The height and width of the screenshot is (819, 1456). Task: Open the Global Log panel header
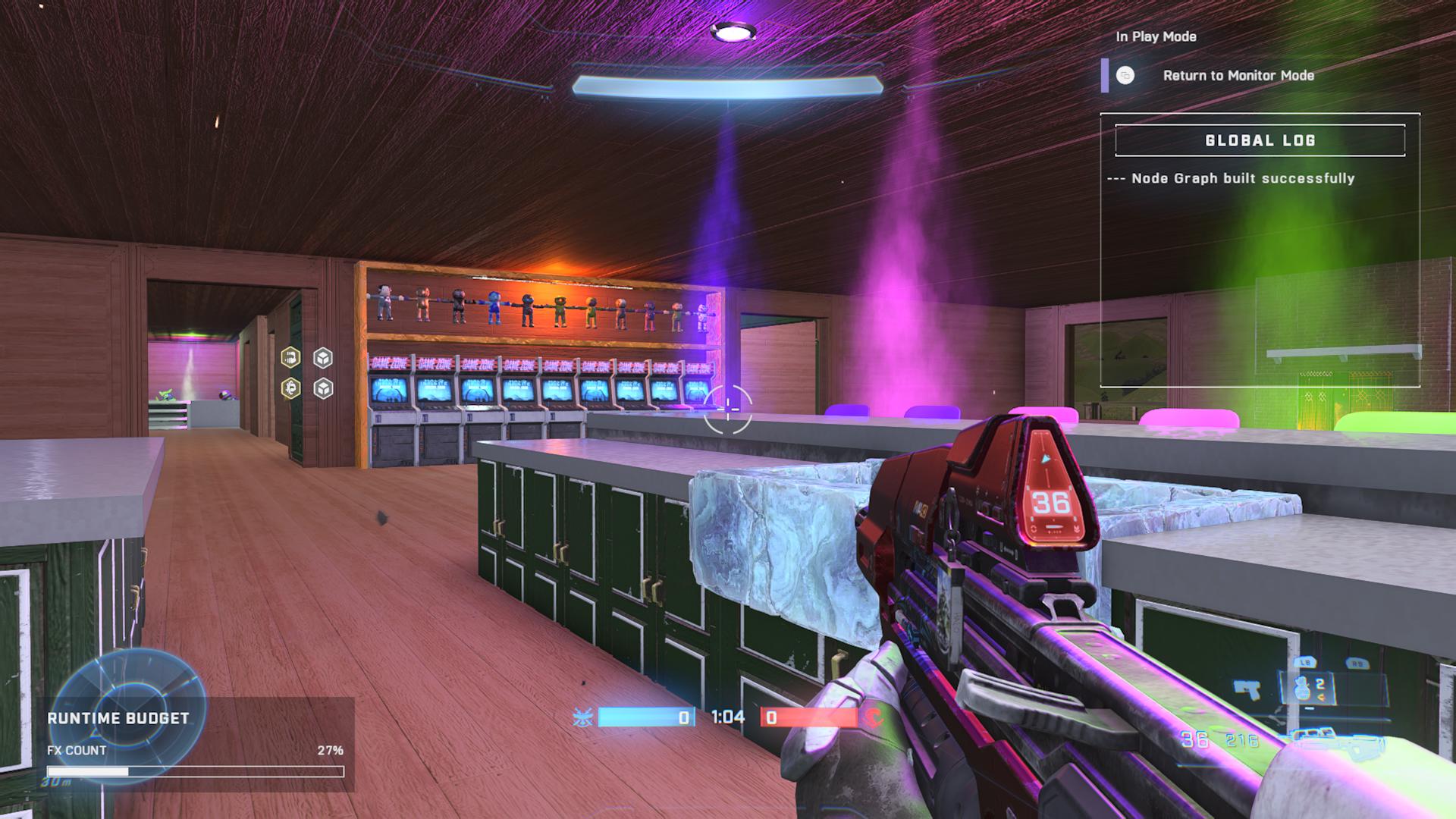click(x=1260, y=140)
